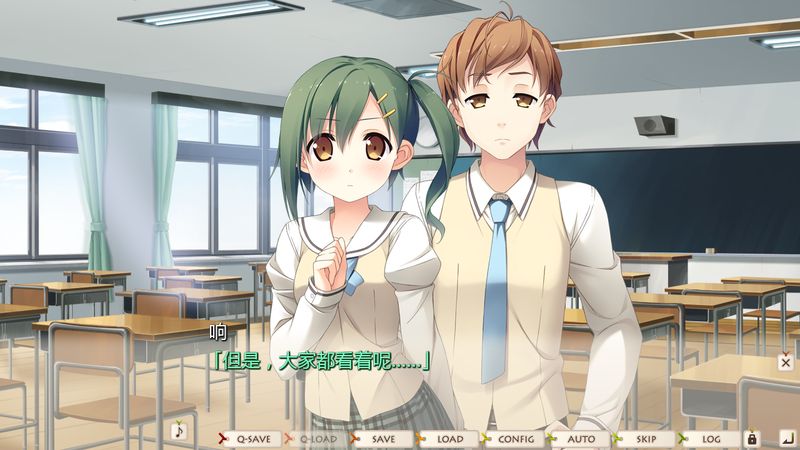
Task: Replay voice with the music note icon
Action: [x=180, y=431]
